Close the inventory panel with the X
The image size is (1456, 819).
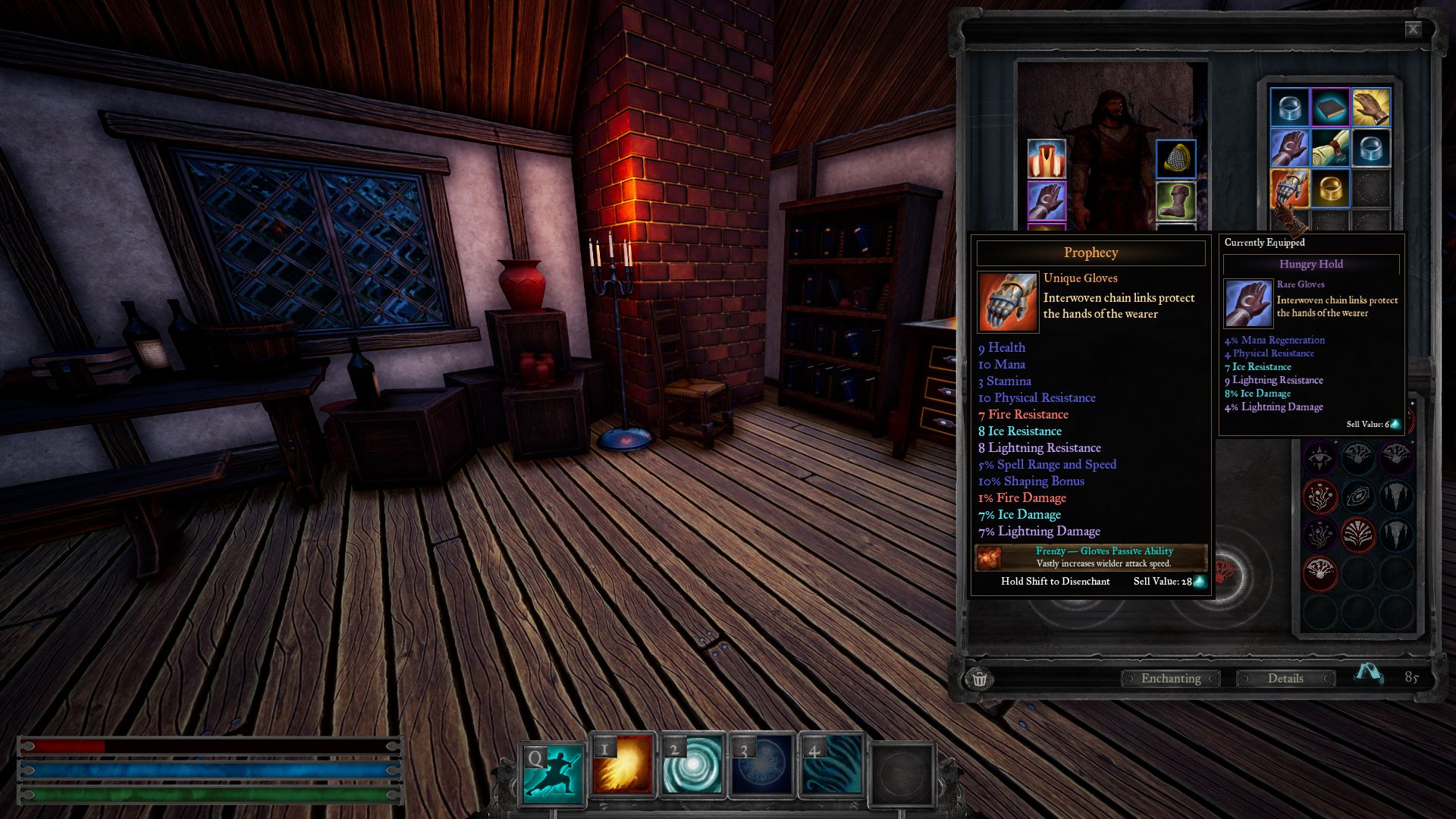point(1413,30)
